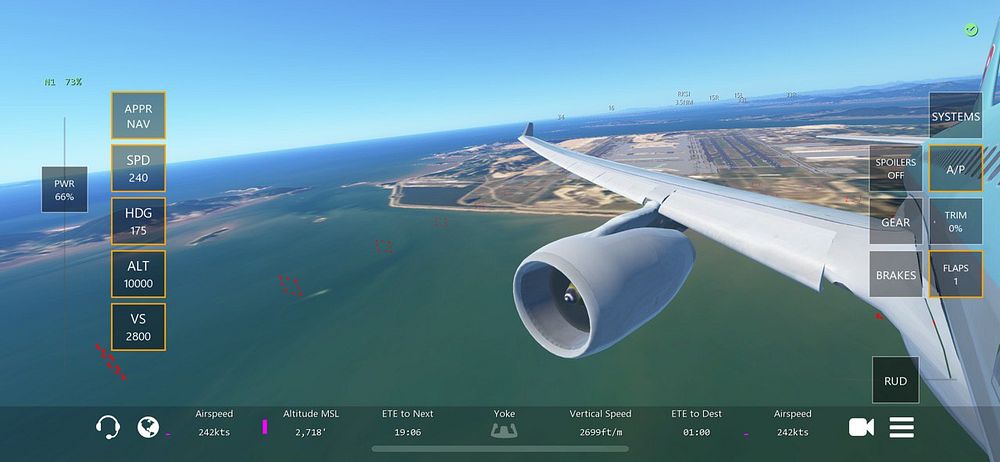
Task: Toggle the ALT 10000 altitude hold
Action: click(138, 275)
